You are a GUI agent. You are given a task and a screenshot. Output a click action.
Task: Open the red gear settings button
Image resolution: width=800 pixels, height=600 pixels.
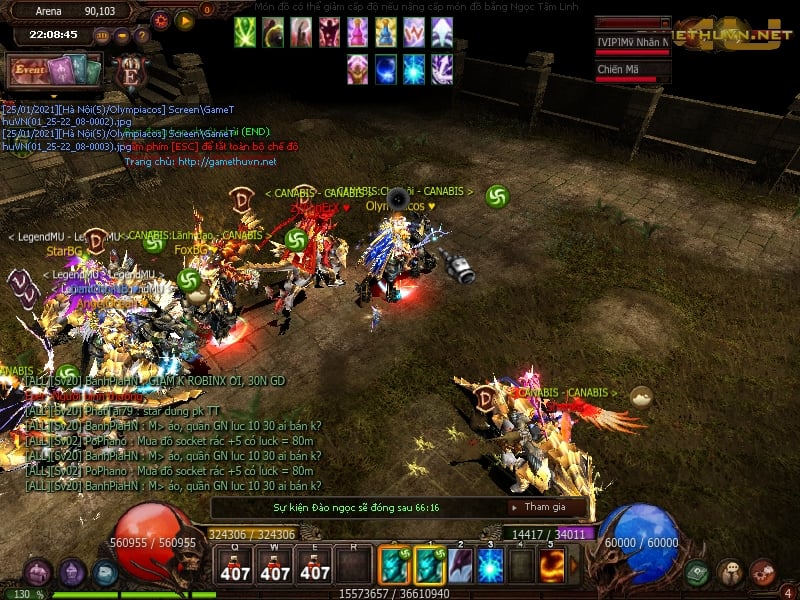161,20
